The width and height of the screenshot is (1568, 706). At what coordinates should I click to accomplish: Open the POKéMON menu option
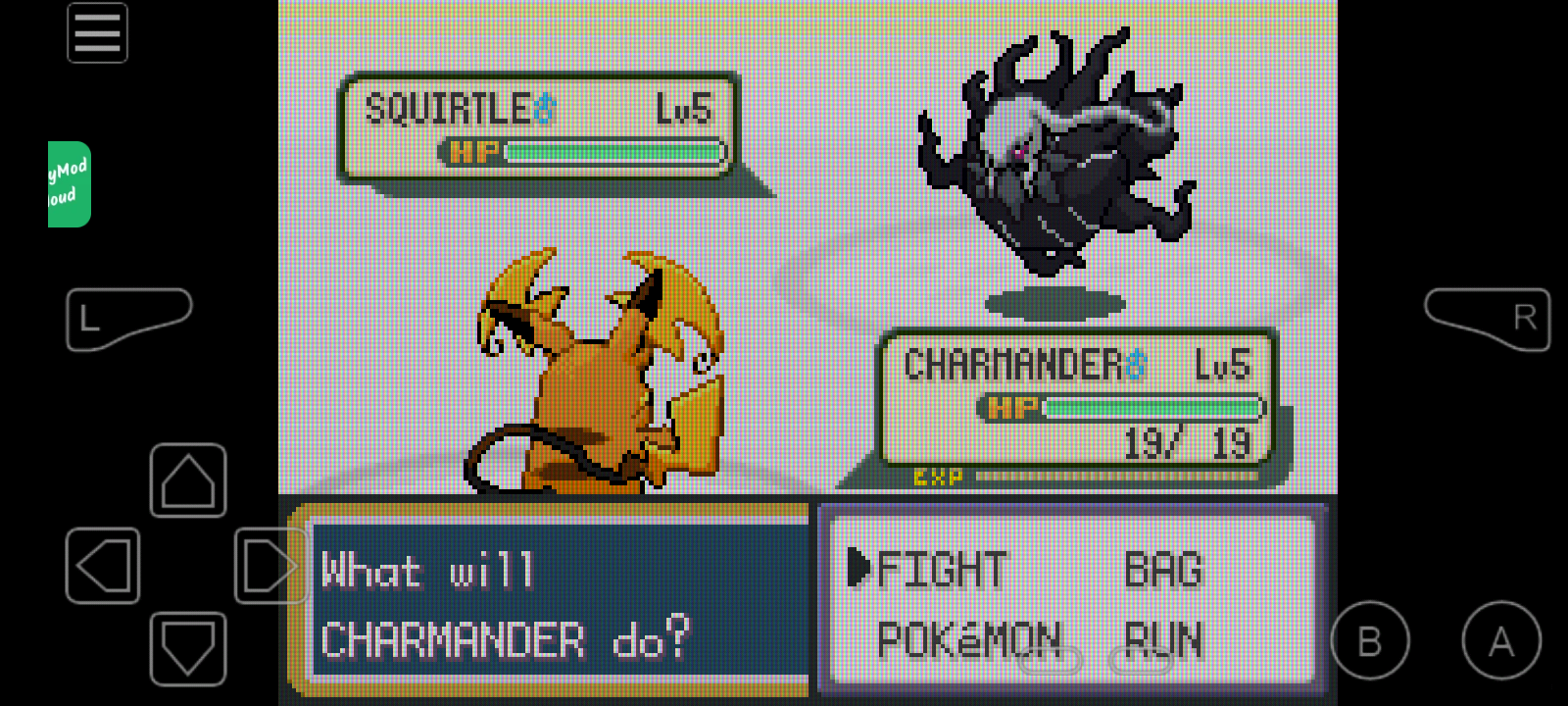(x=968, y=638)
